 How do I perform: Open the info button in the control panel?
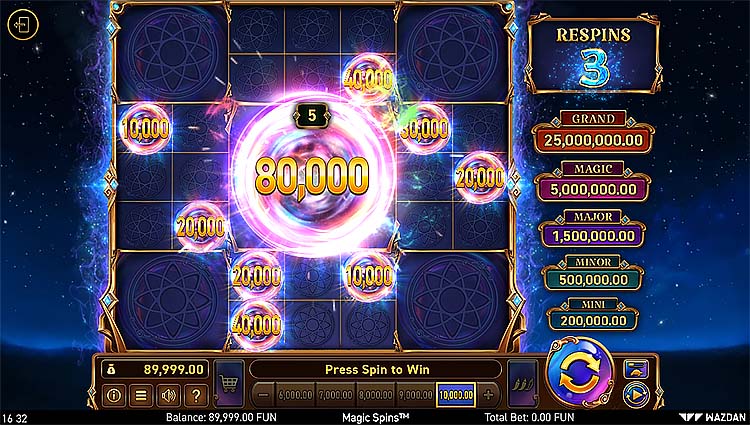[x=113, y=395]
